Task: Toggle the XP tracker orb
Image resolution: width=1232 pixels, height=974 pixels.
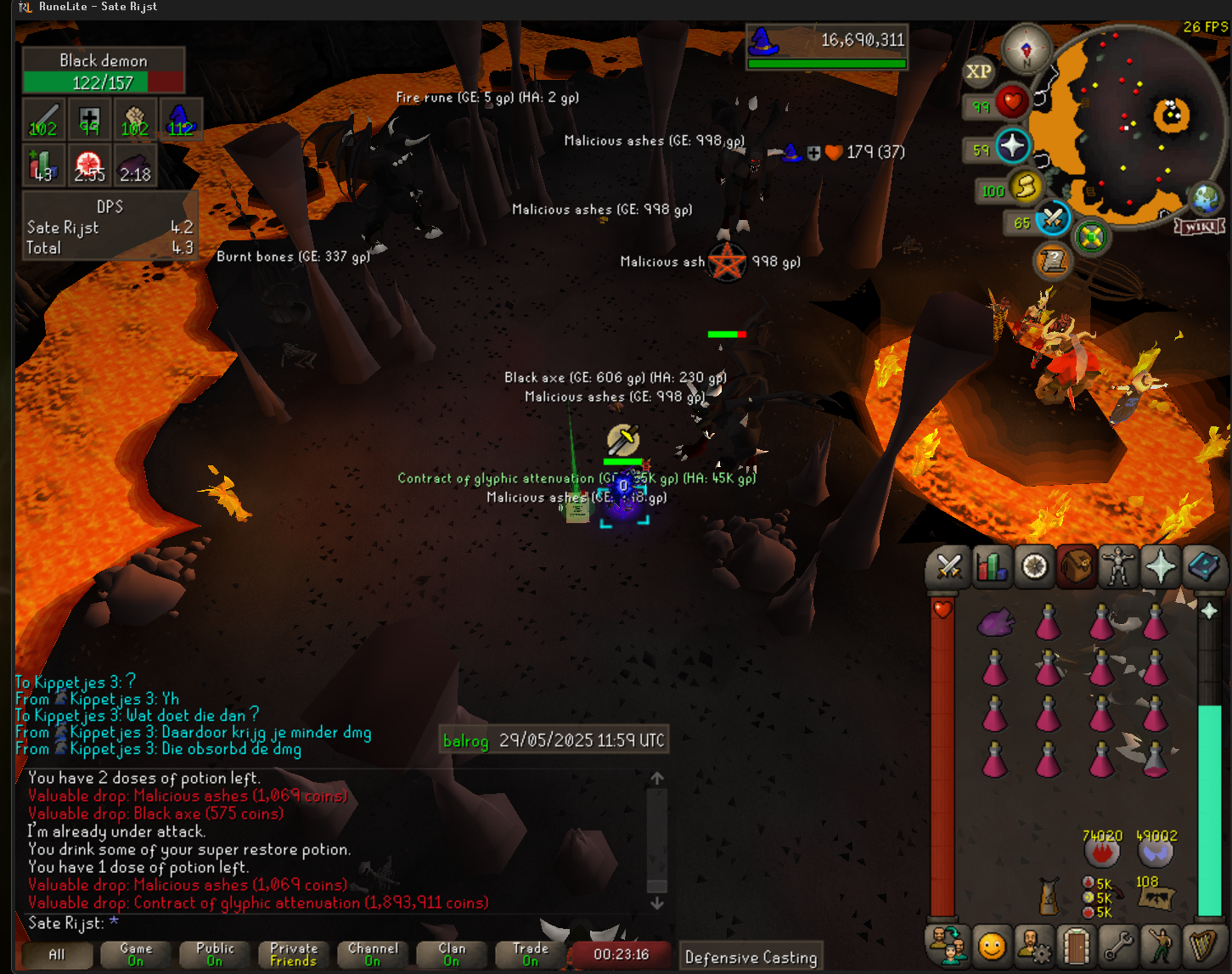Action: (x=978, y=72)
